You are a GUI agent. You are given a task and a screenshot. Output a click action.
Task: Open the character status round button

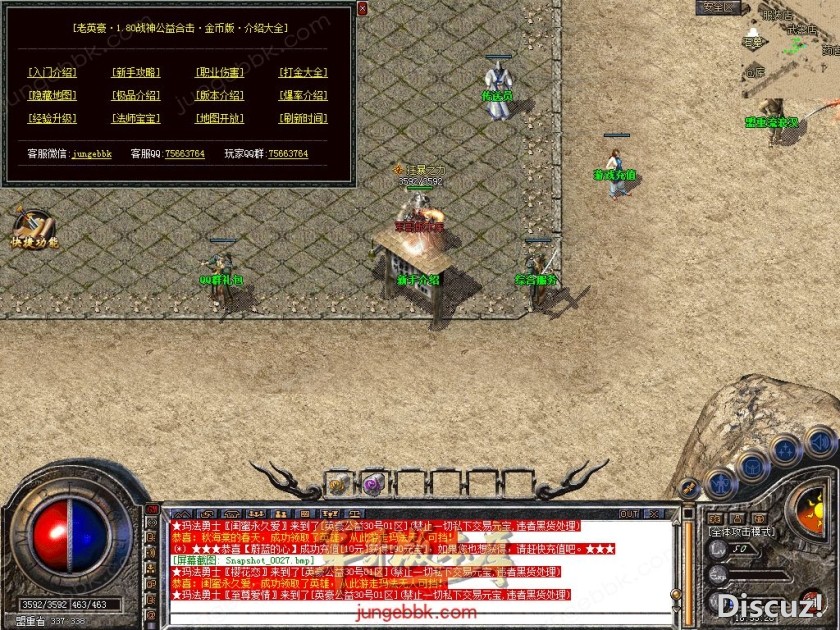[721, 483]
